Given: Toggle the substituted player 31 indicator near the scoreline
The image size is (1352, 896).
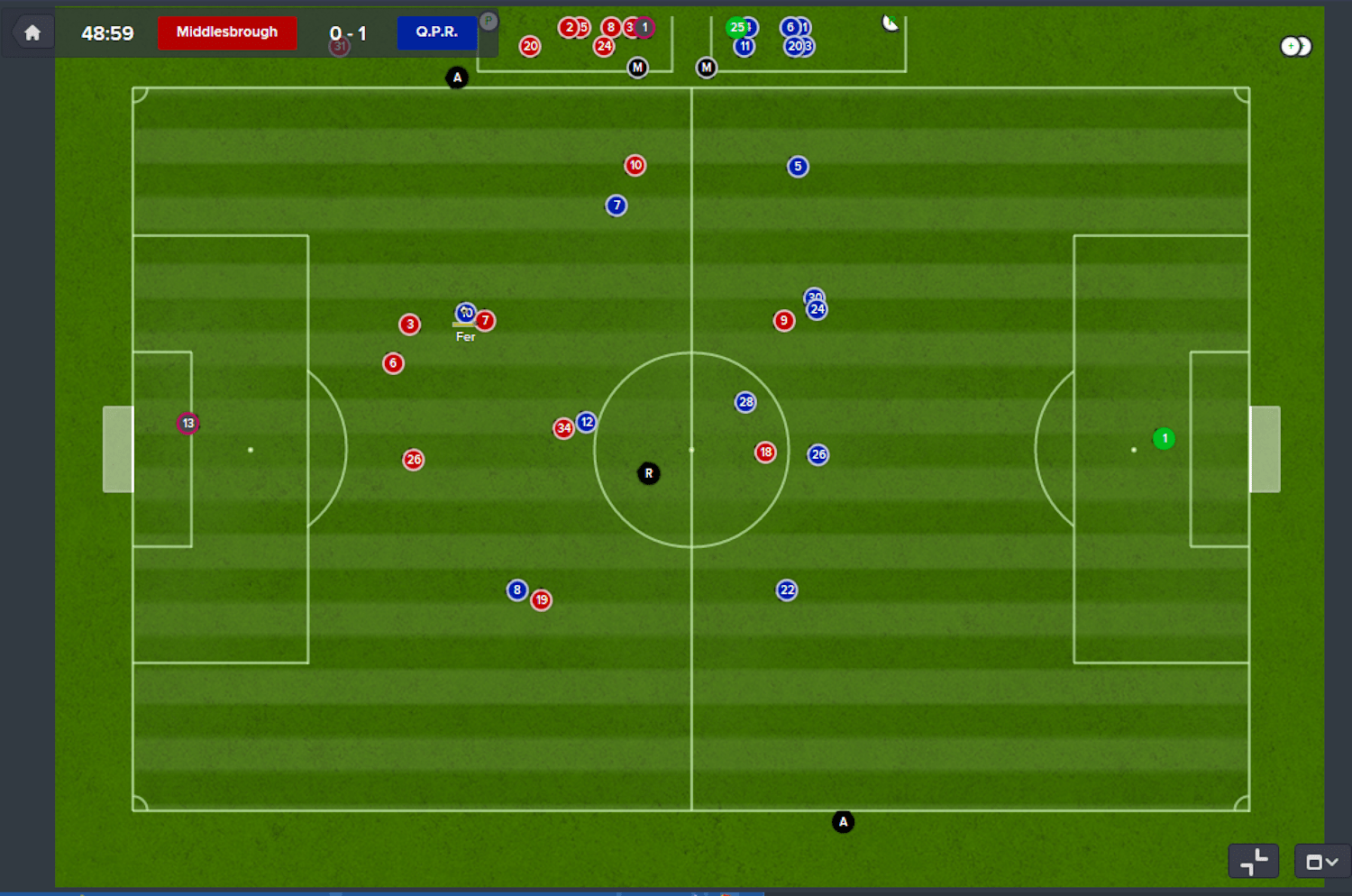Looking at the screenshot, I should click(338, 45).
